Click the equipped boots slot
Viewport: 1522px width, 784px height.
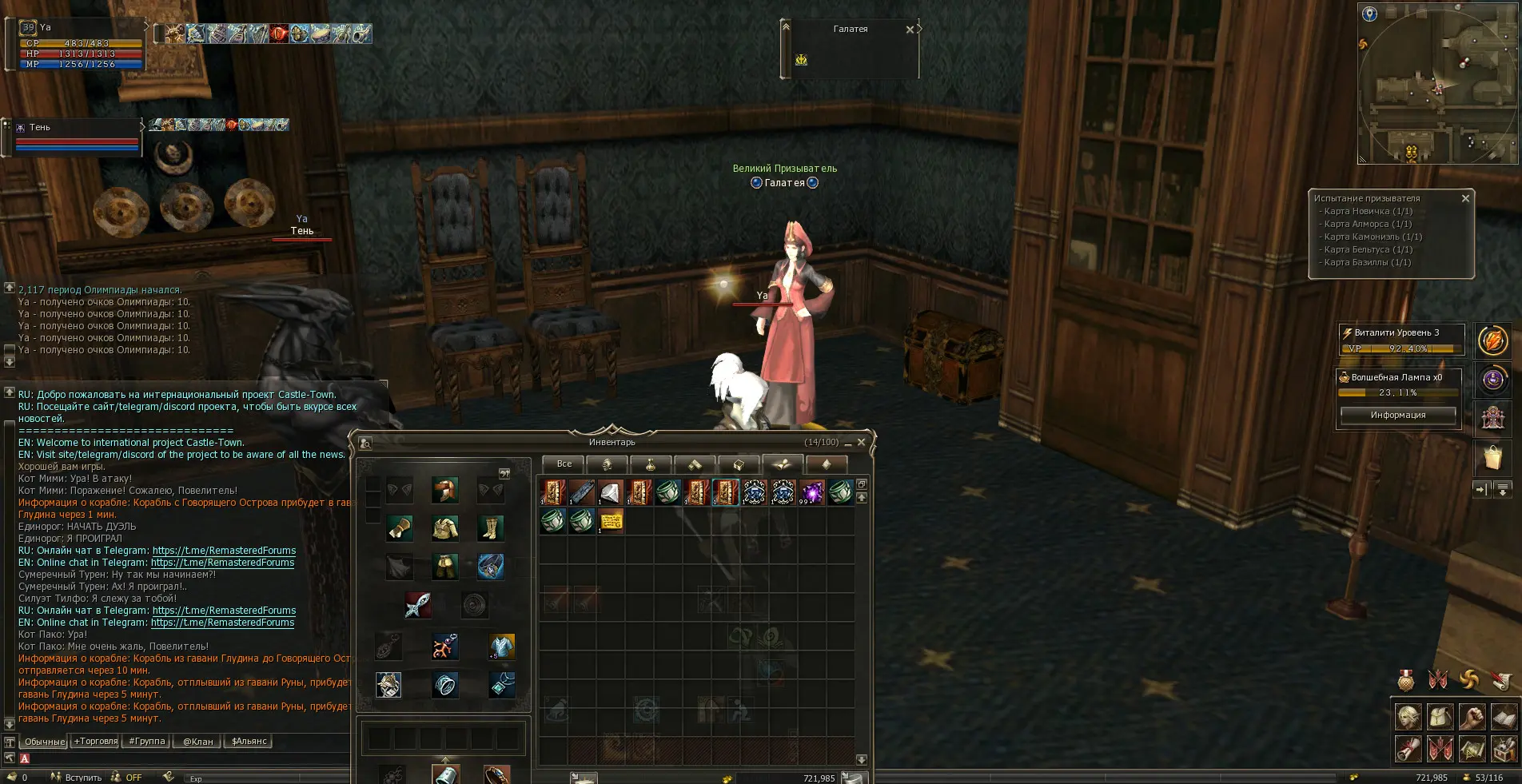(x=490, y=528)
